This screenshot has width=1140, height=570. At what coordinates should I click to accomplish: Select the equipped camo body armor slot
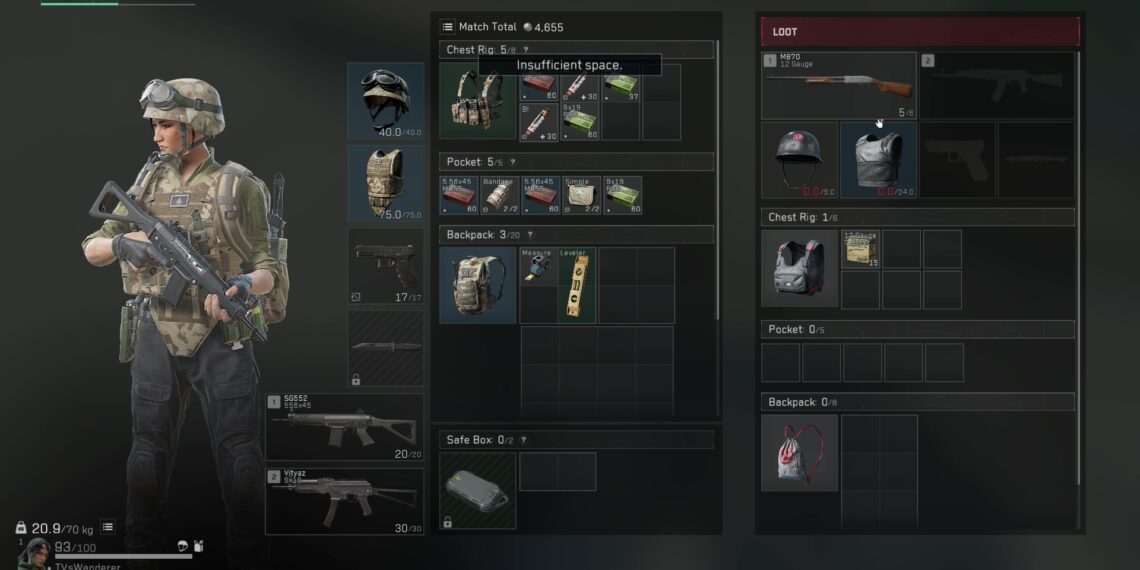tap(385, 183)
